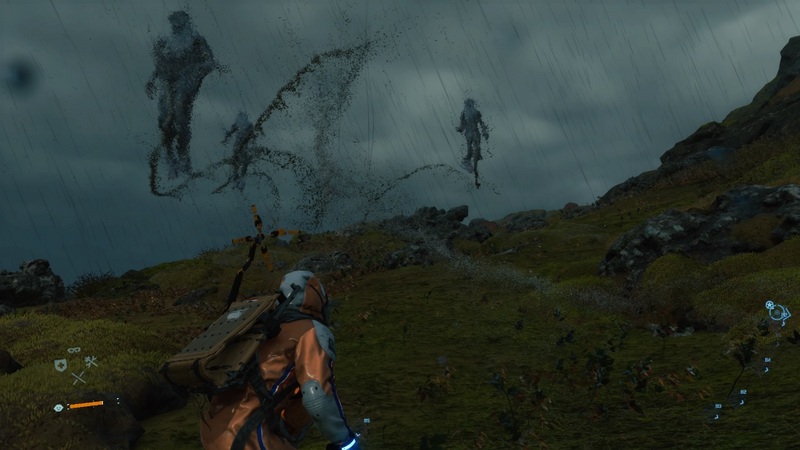
Task: Open the wrench tools icon
Action: [90, 362]
